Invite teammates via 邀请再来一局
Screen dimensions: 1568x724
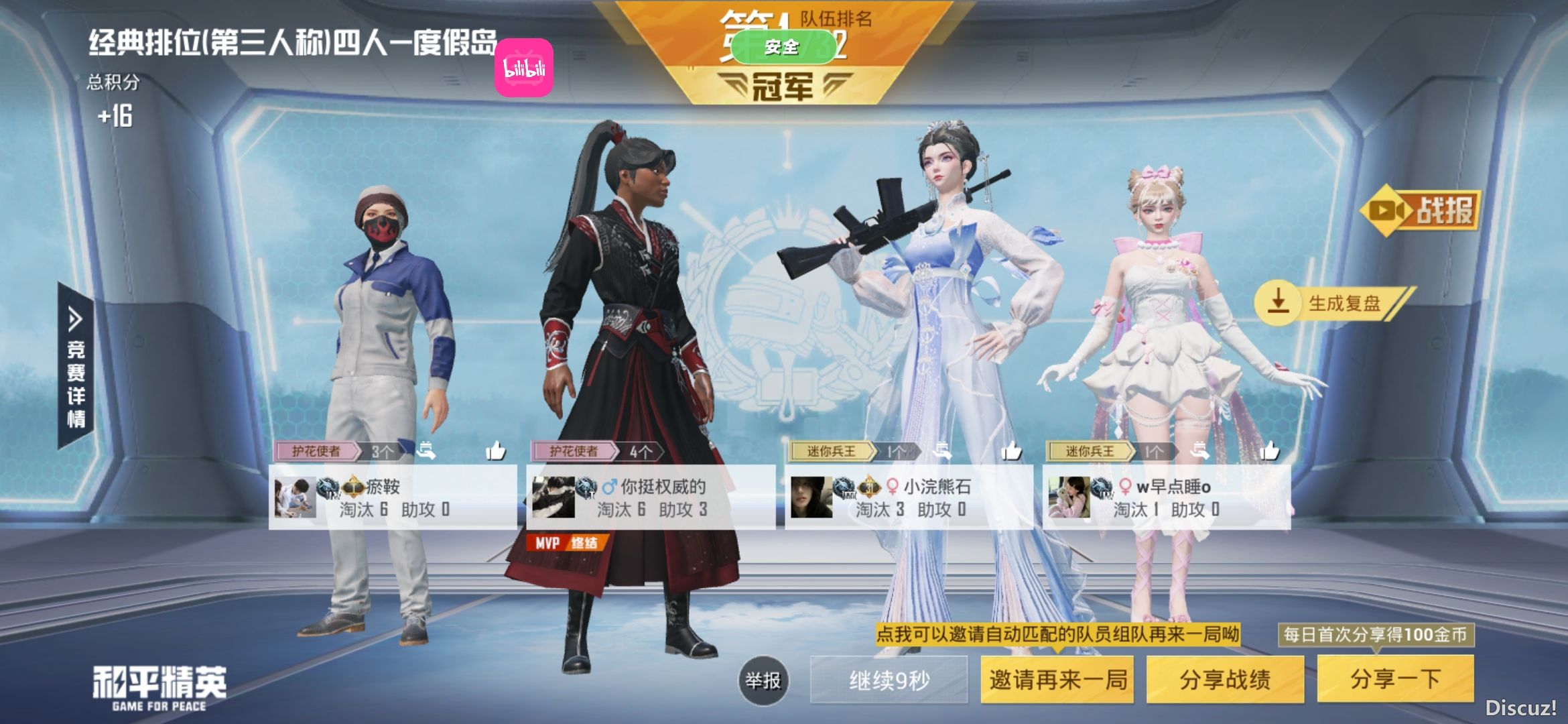(x=1057, y=680)
